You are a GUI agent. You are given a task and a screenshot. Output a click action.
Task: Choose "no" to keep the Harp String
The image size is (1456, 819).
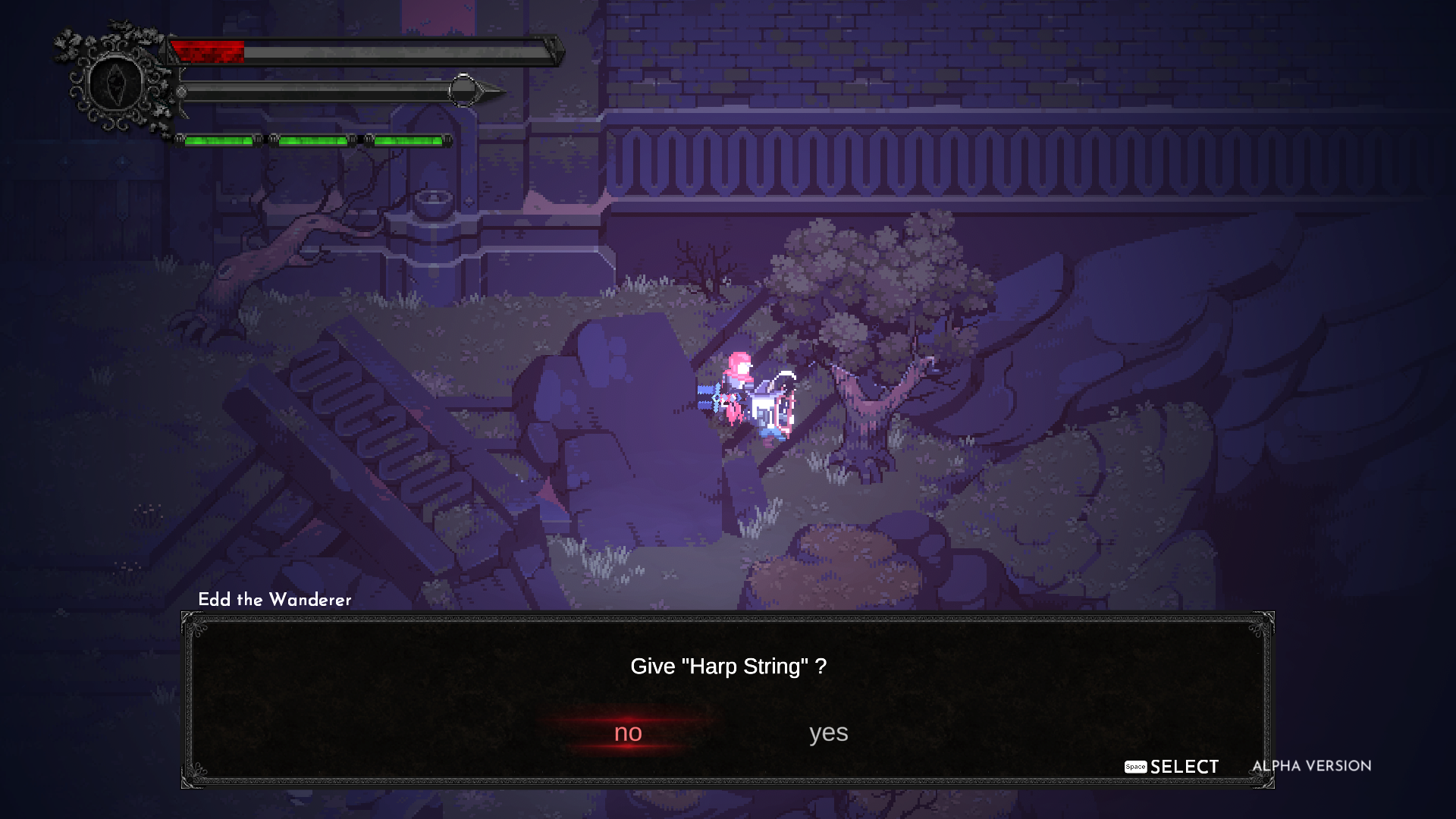tap(628, 733)
